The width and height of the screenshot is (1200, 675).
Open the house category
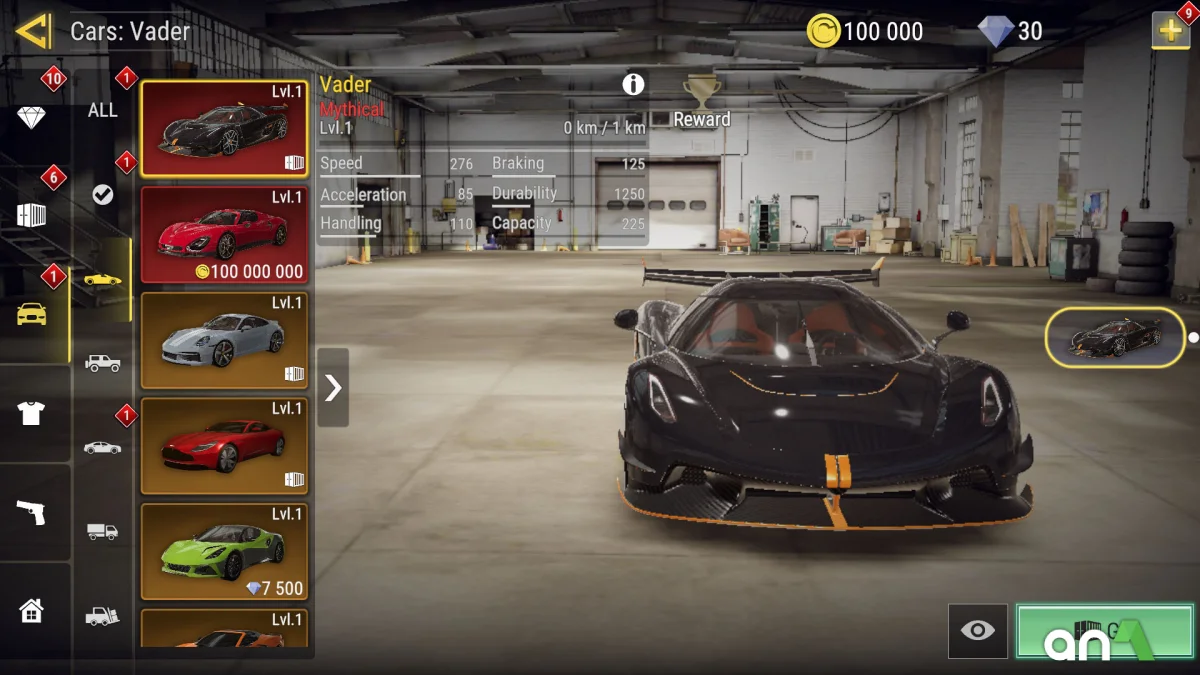(31, 610)
